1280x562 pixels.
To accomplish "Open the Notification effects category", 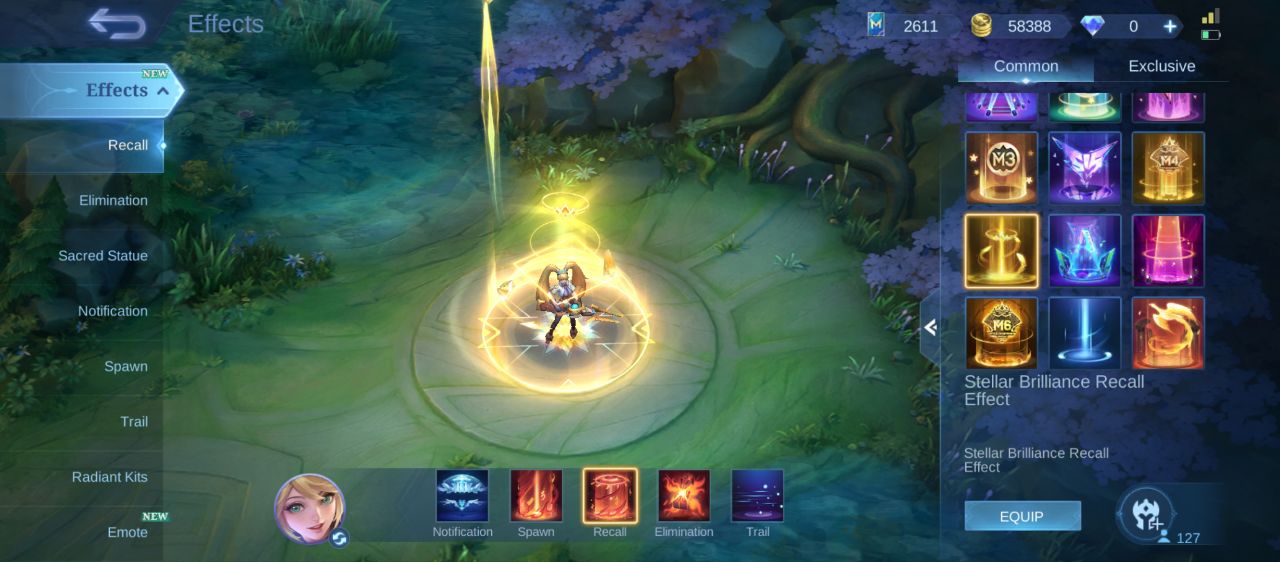I will [x=112, y=311].
